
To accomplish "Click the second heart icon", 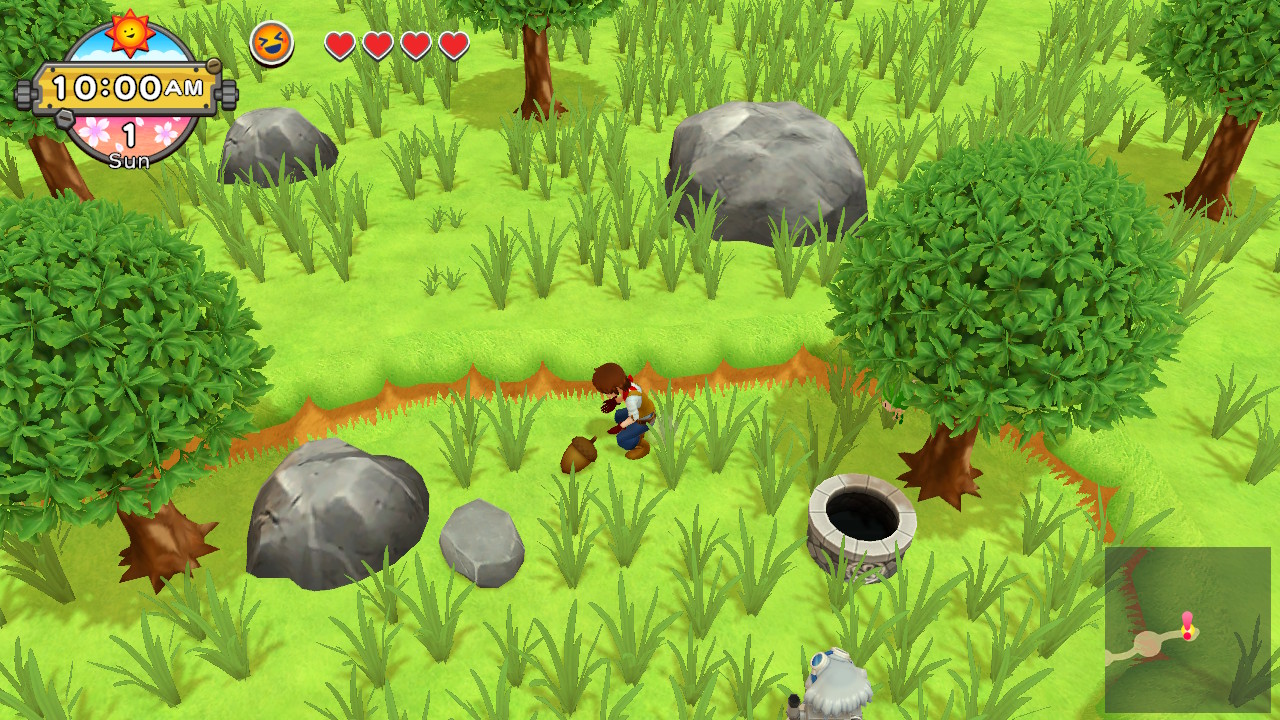I will (x=378, y=44).
